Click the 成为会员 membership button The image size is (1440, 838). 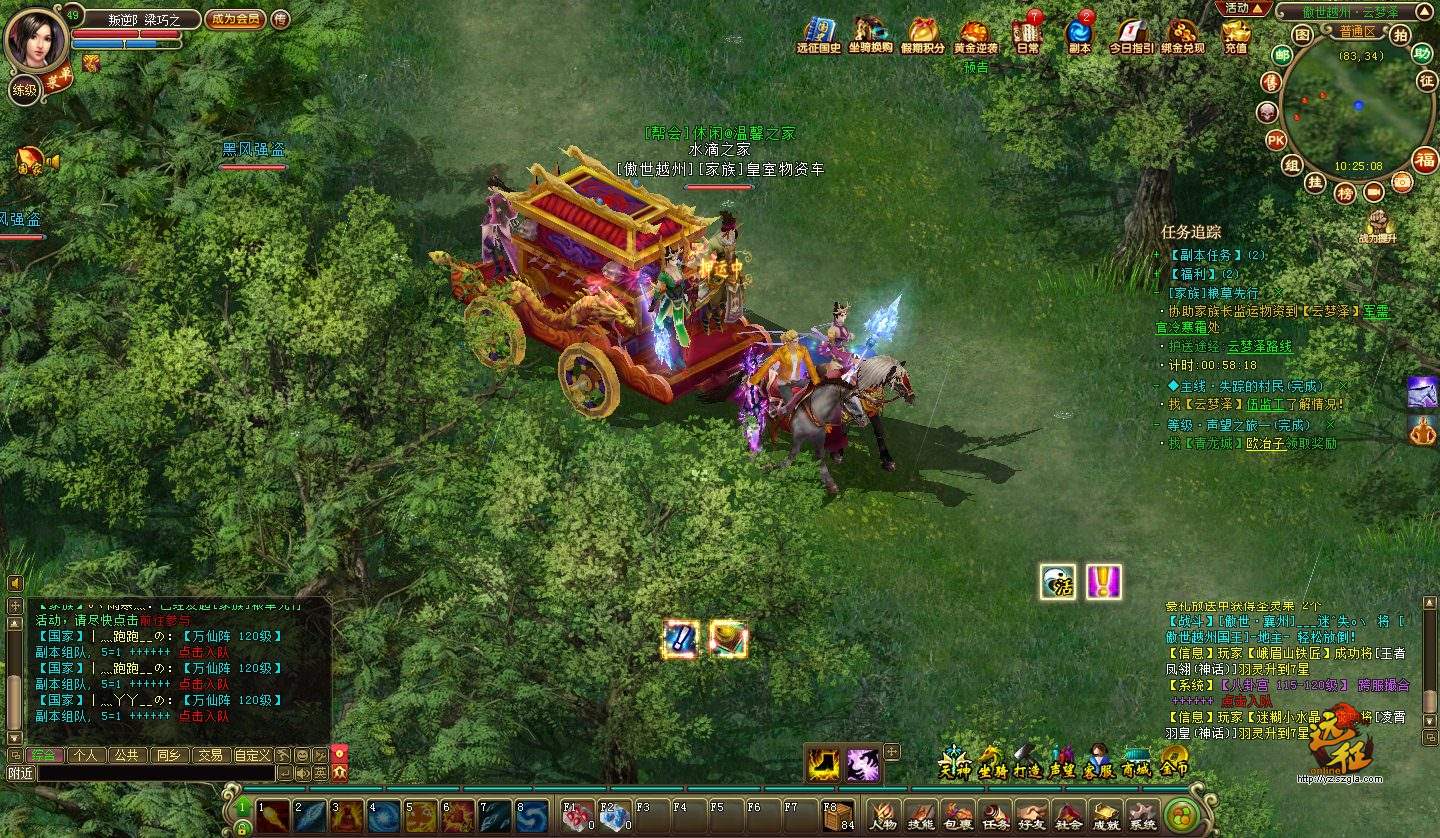point(234,19)
